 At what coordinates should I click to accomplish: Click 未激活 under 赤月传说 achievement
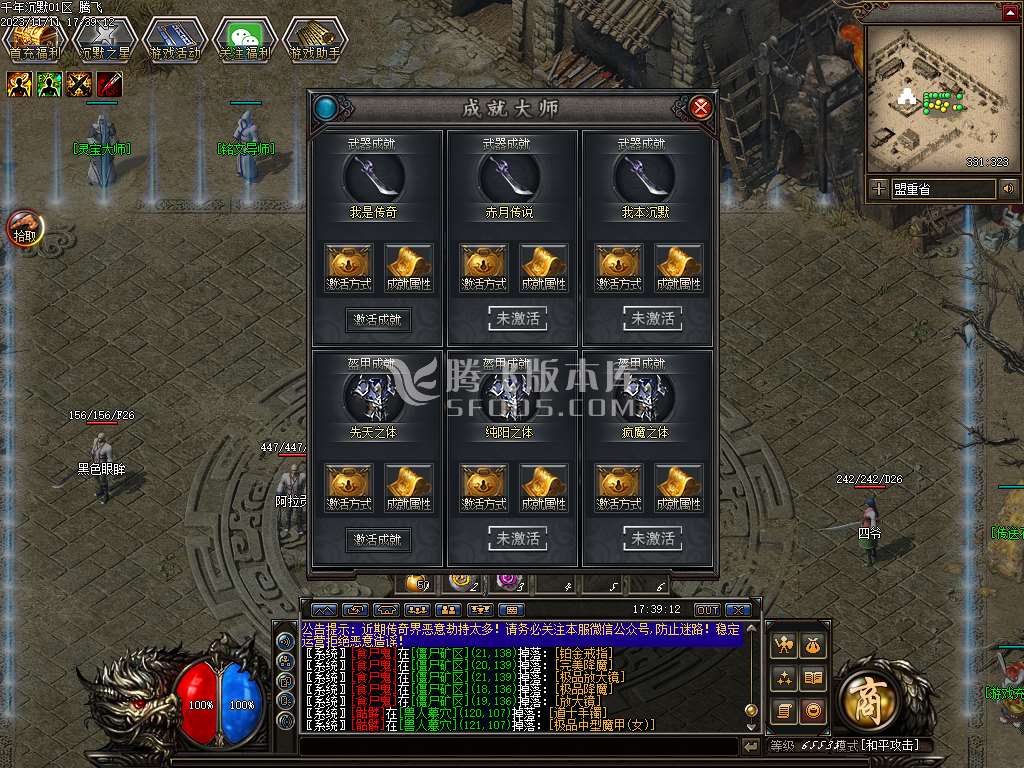click(517, 319)
